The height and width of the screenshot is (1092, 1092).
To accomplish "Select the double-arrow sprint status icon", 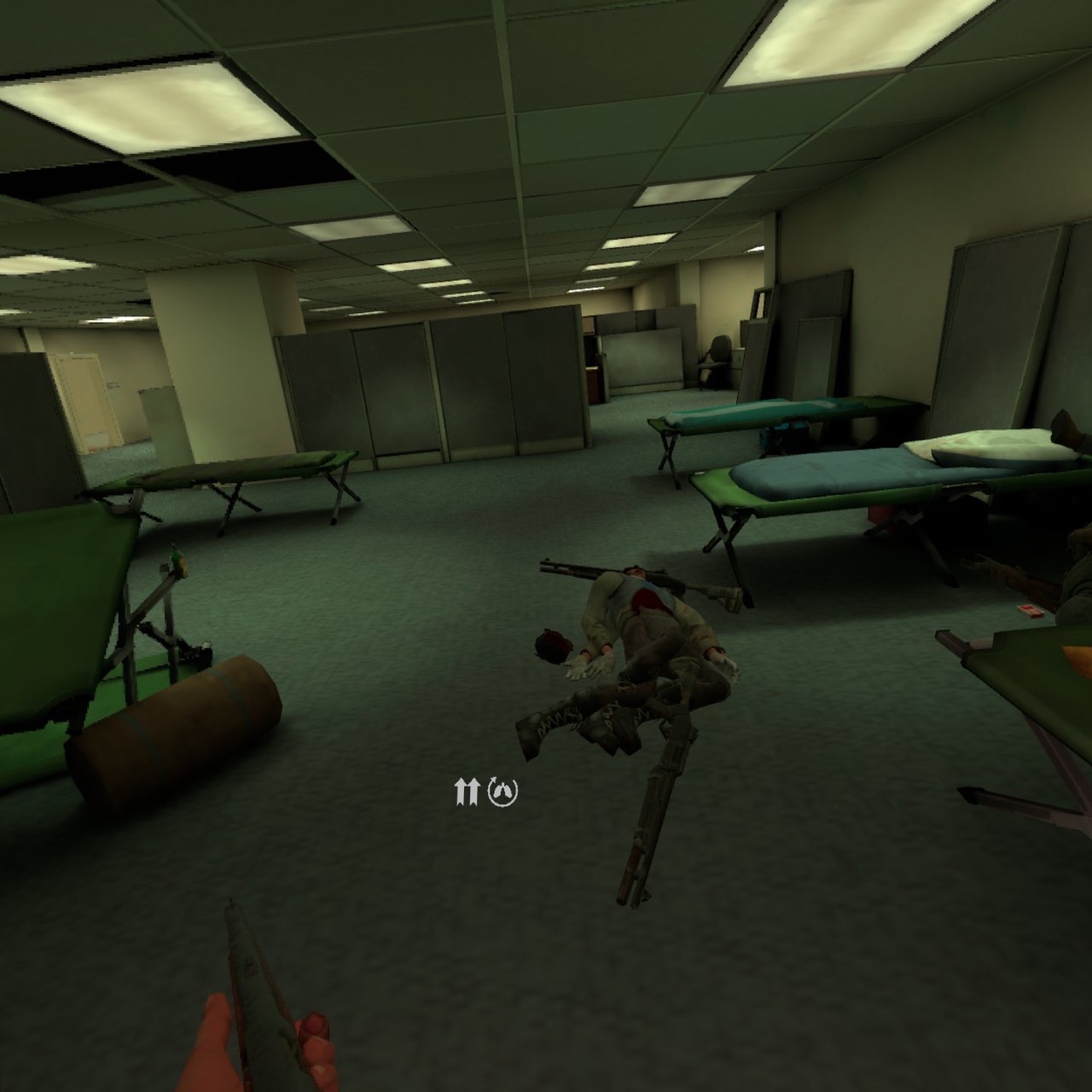I will 465,793.
